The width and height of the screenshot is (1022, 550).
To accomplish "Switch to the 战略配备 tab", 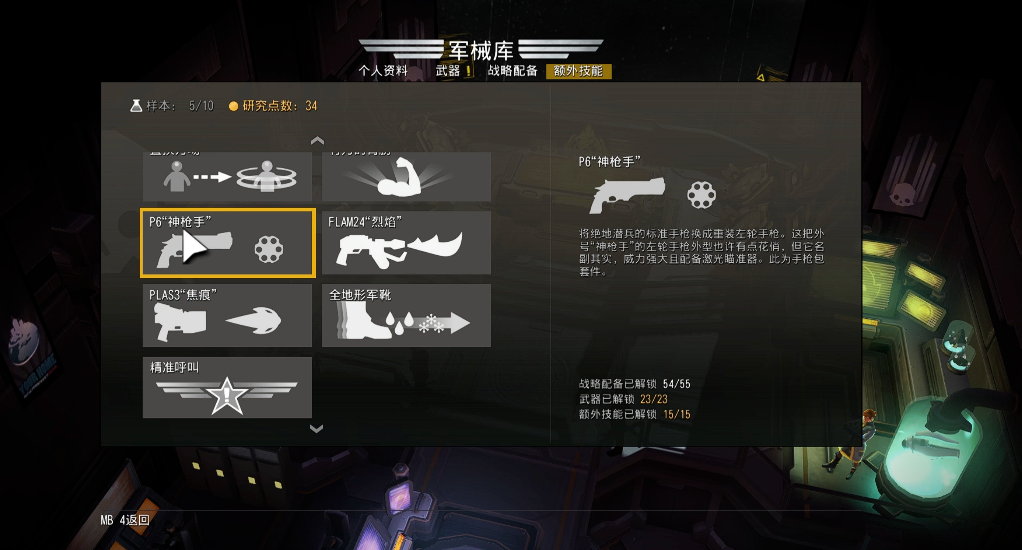I will tap(512, 71).
